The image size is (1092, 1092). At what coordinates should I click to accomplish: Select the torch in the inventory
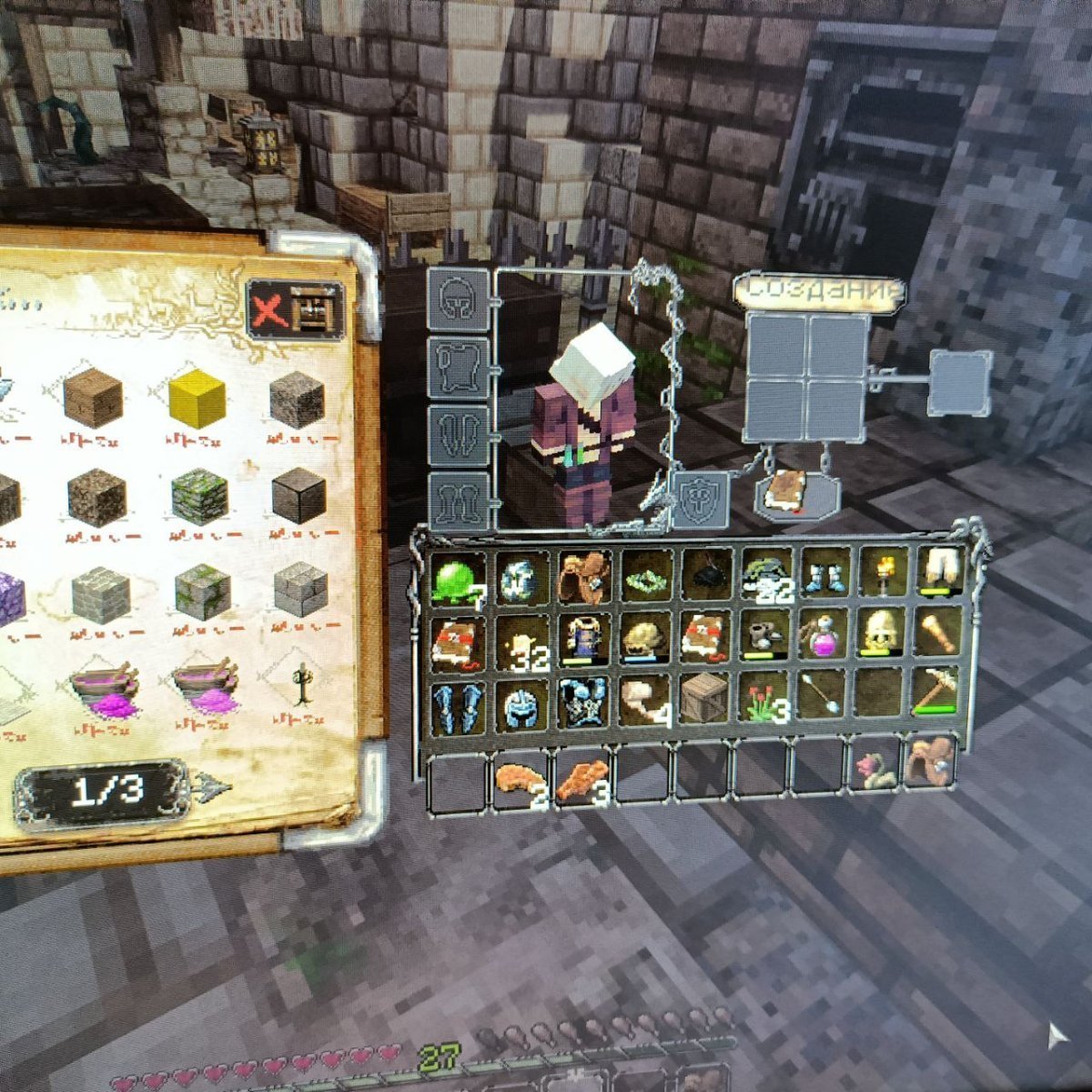[883, 572]
